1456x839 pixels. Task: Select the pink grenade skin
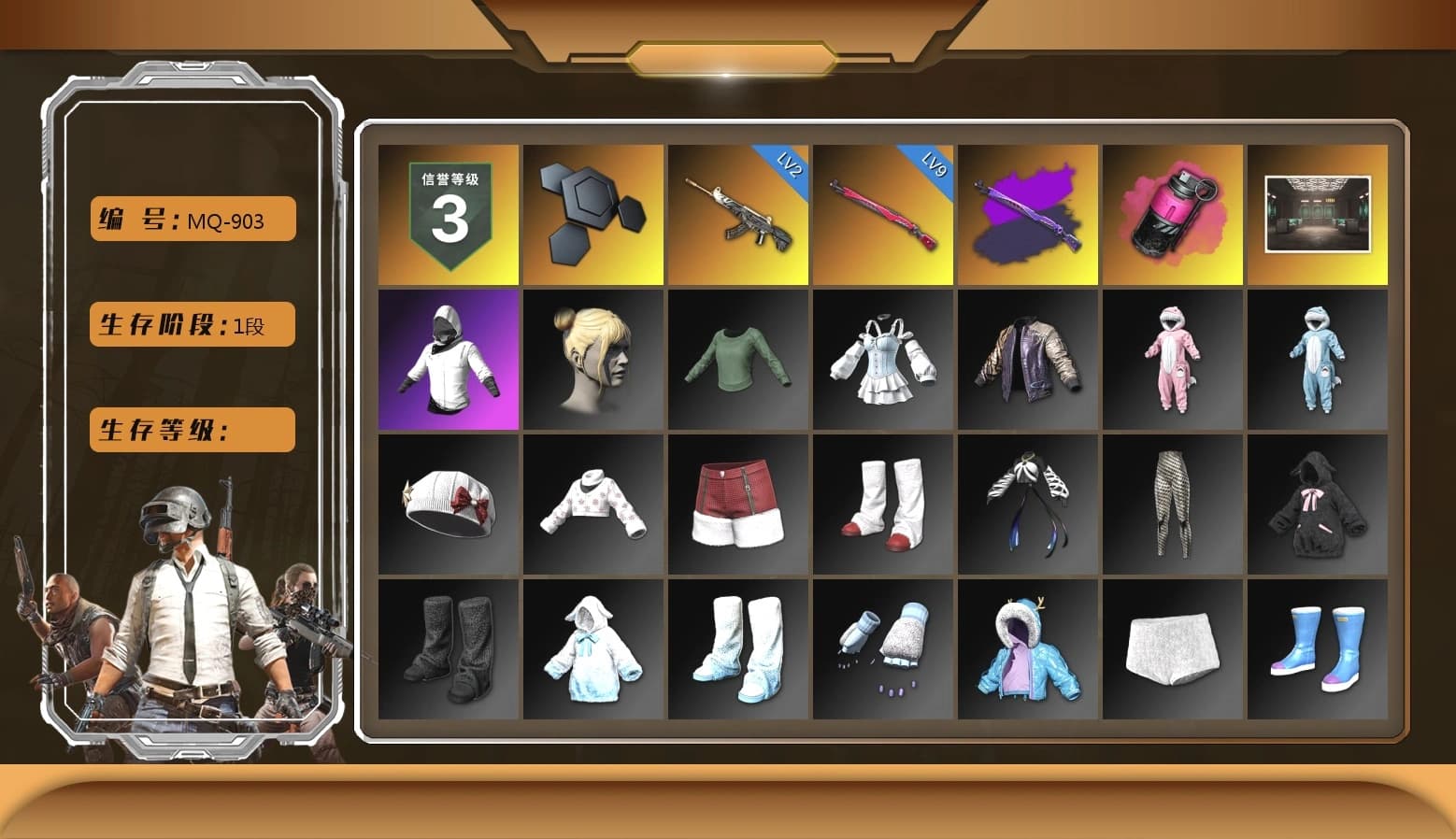click(1171, 215)
